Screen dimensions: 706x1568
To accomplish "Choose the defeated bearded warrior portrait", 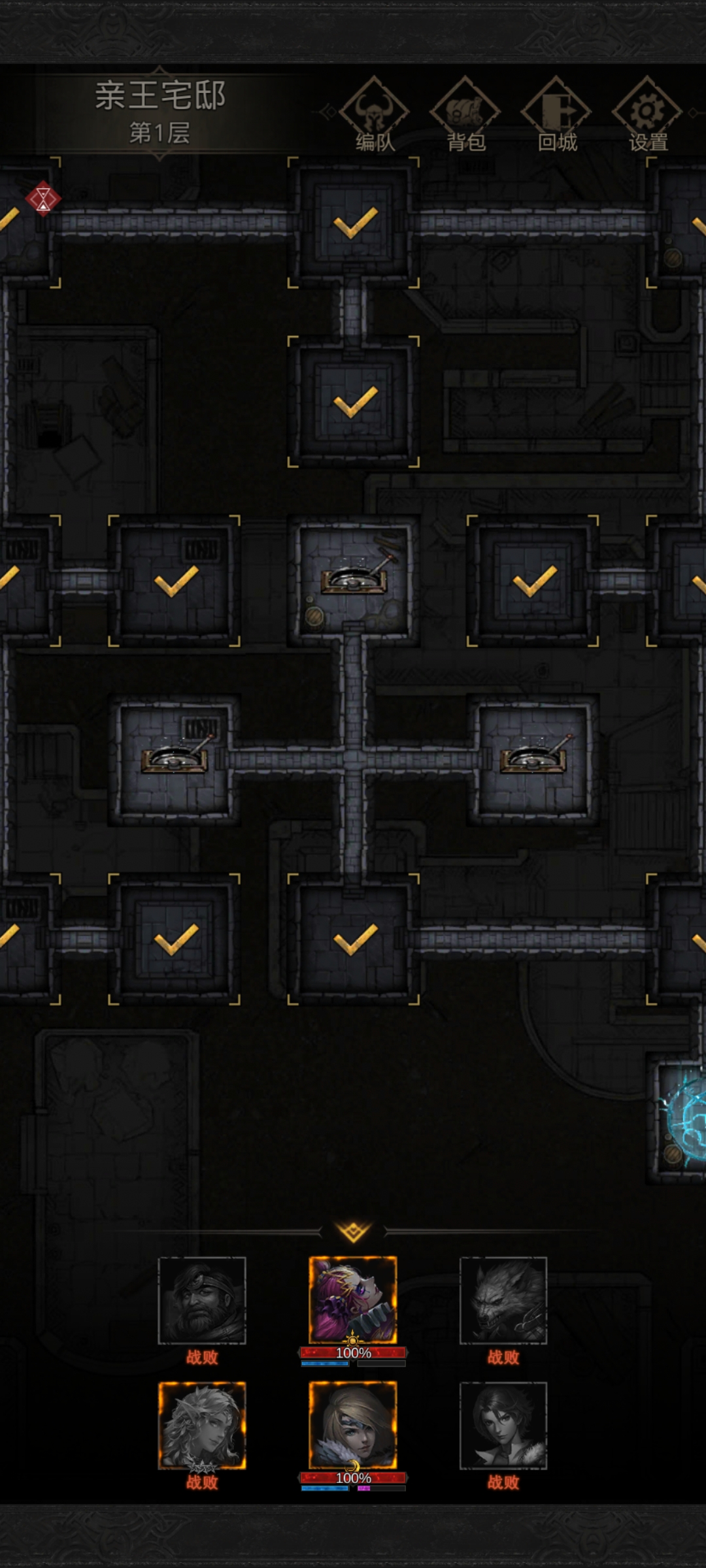I will [202, 1300].
